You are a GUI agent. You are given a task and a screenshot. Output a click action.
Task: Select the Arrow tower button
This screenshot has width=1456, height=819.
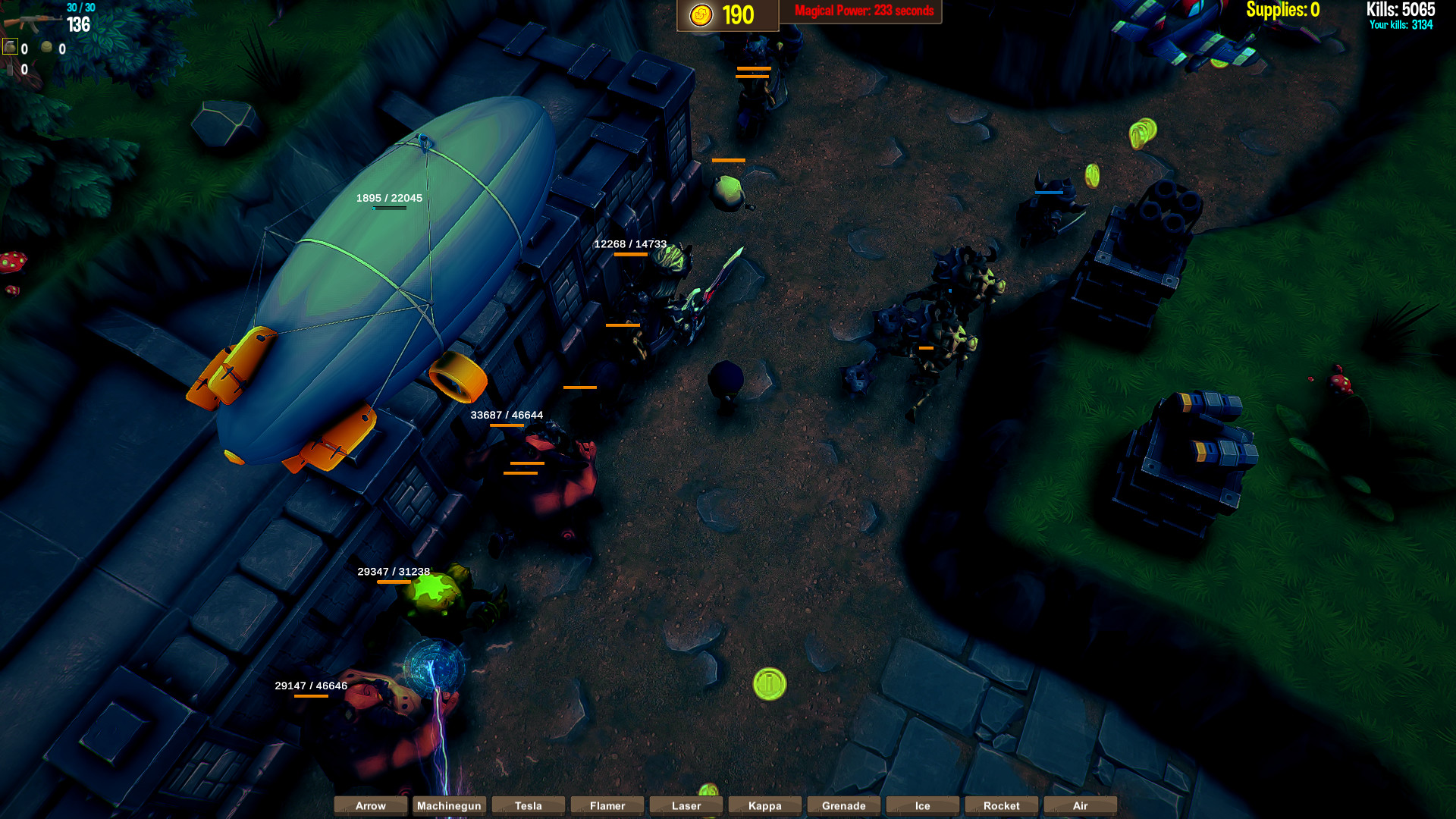click(371, 805)
